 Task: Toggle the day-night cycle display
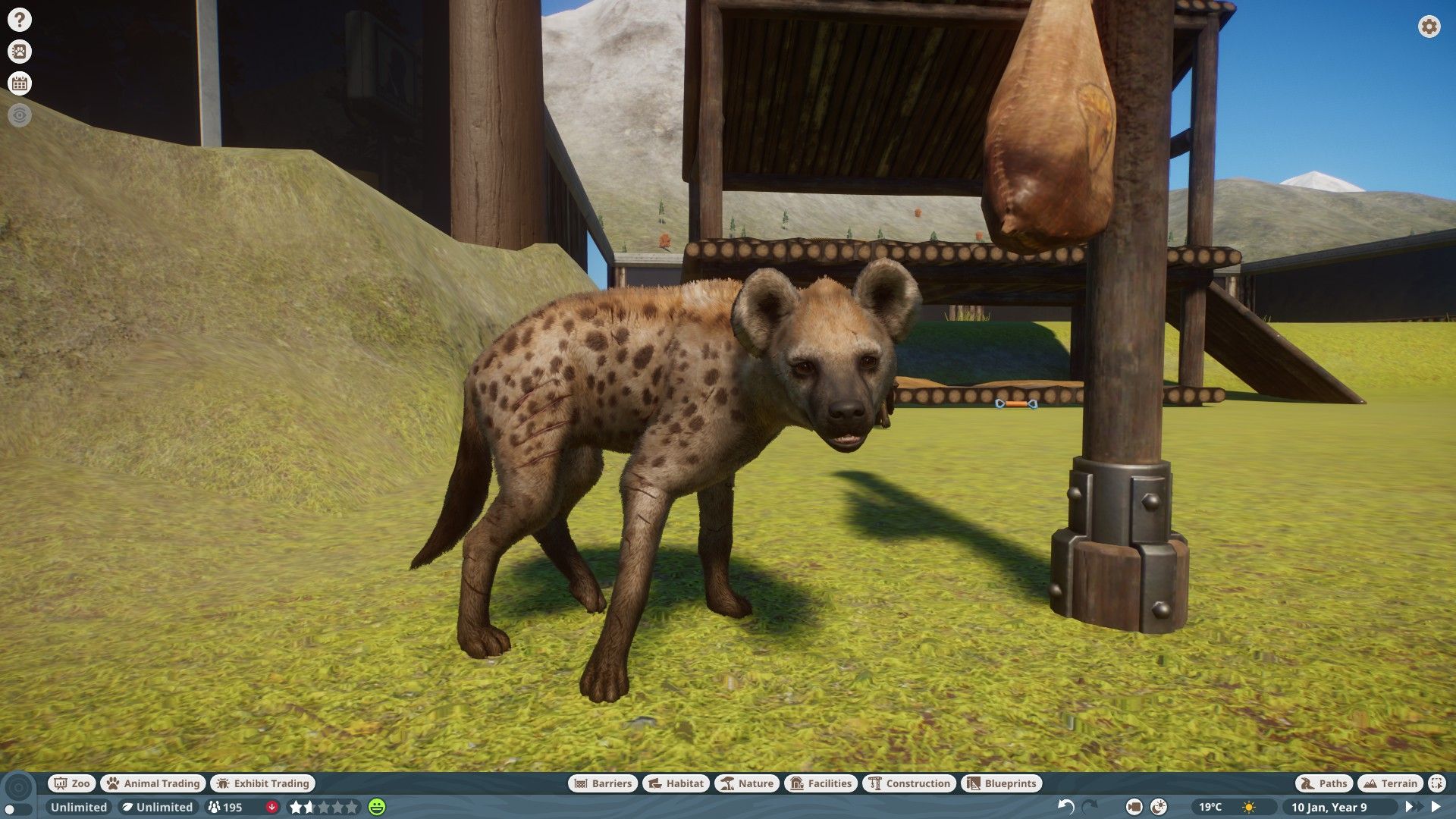point(1158,807)
